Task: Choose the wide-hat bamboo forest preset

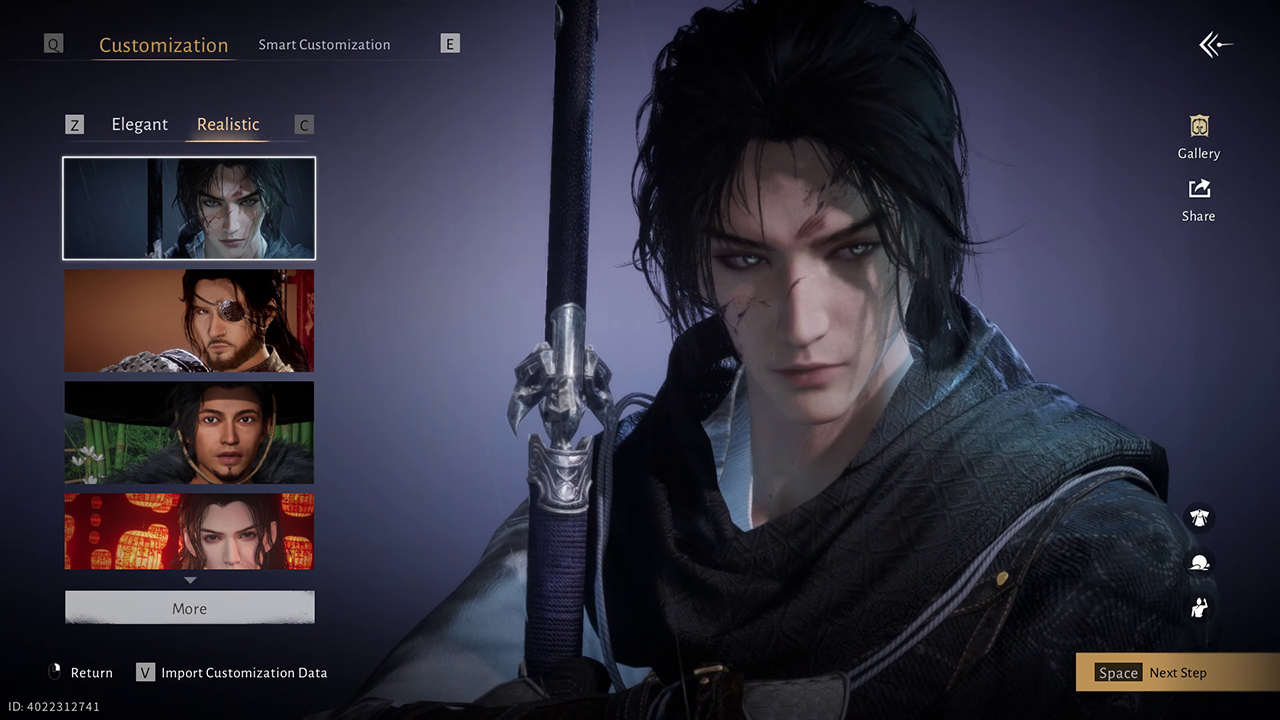Action: [x=189, y=432]
